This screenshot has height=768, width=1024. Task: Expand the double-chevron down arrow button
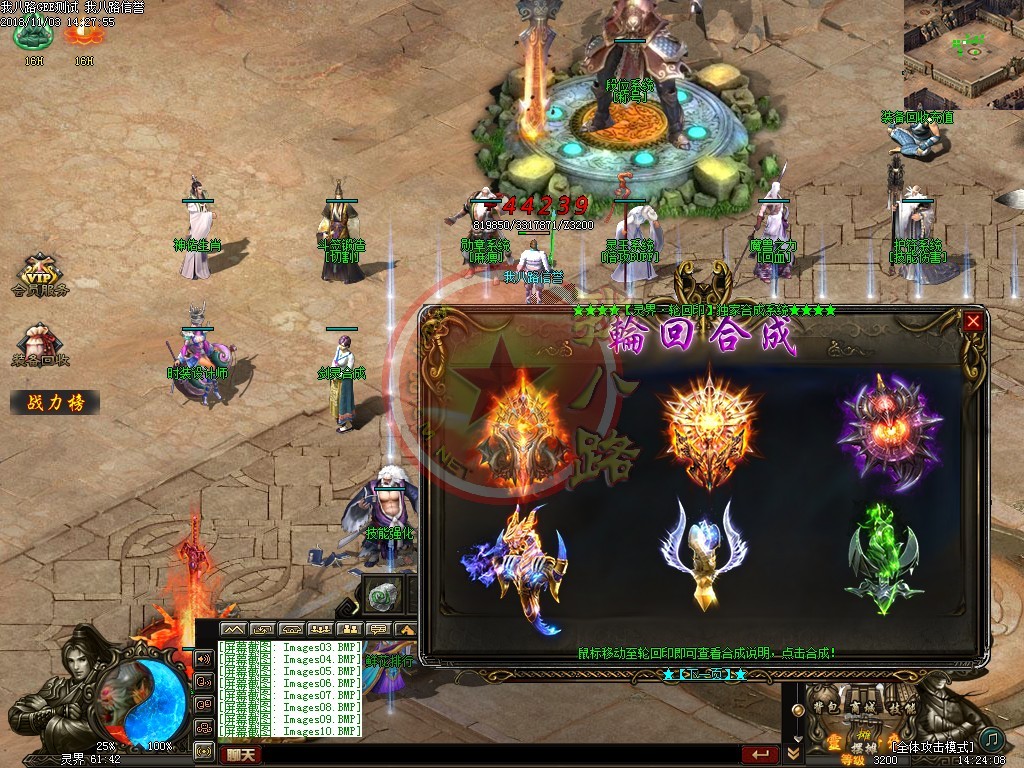(x=794, y=753)
